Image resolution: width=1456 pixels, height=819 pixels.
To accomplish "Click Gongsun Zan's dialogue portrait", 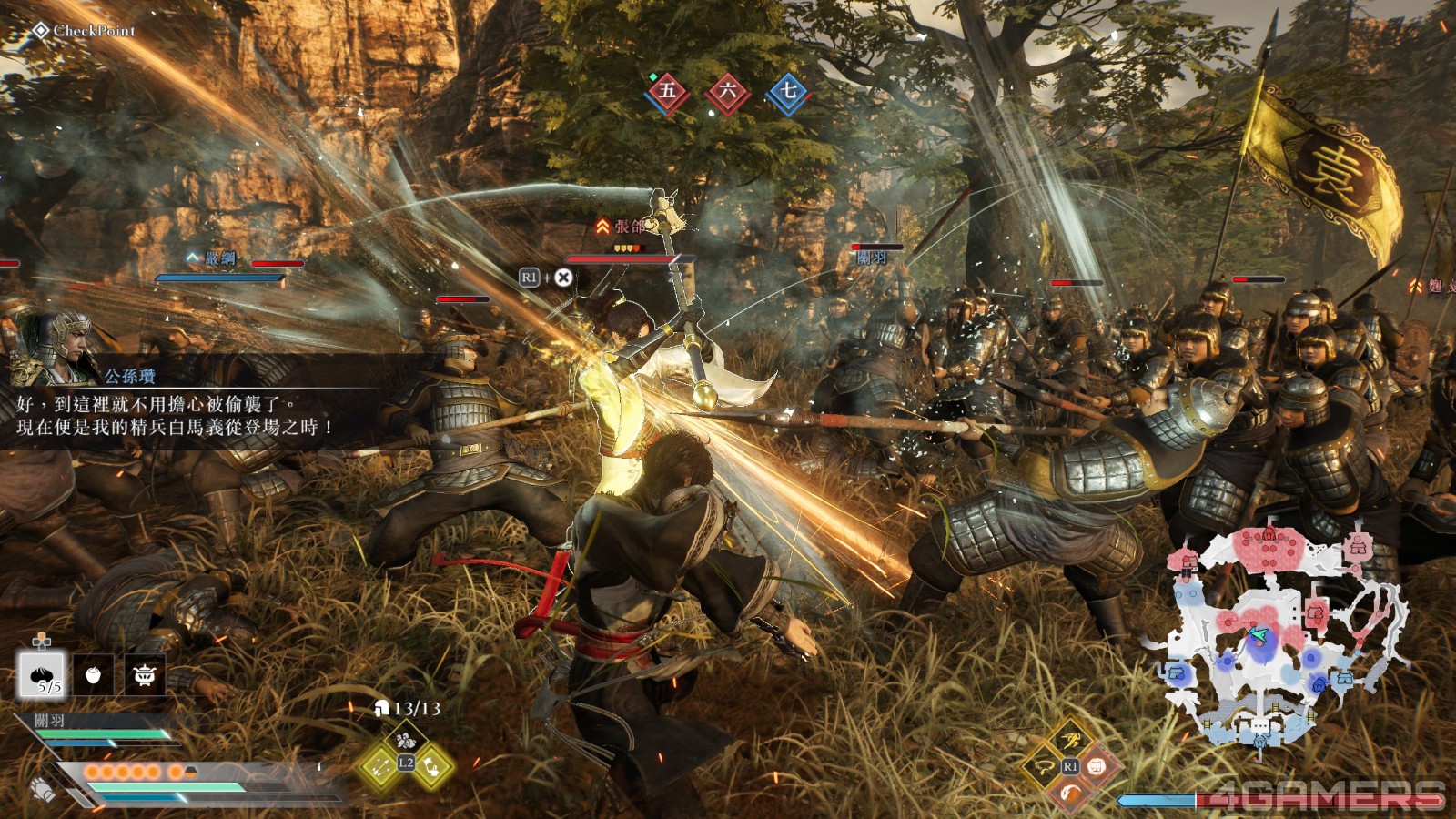I will click(56, 348).
